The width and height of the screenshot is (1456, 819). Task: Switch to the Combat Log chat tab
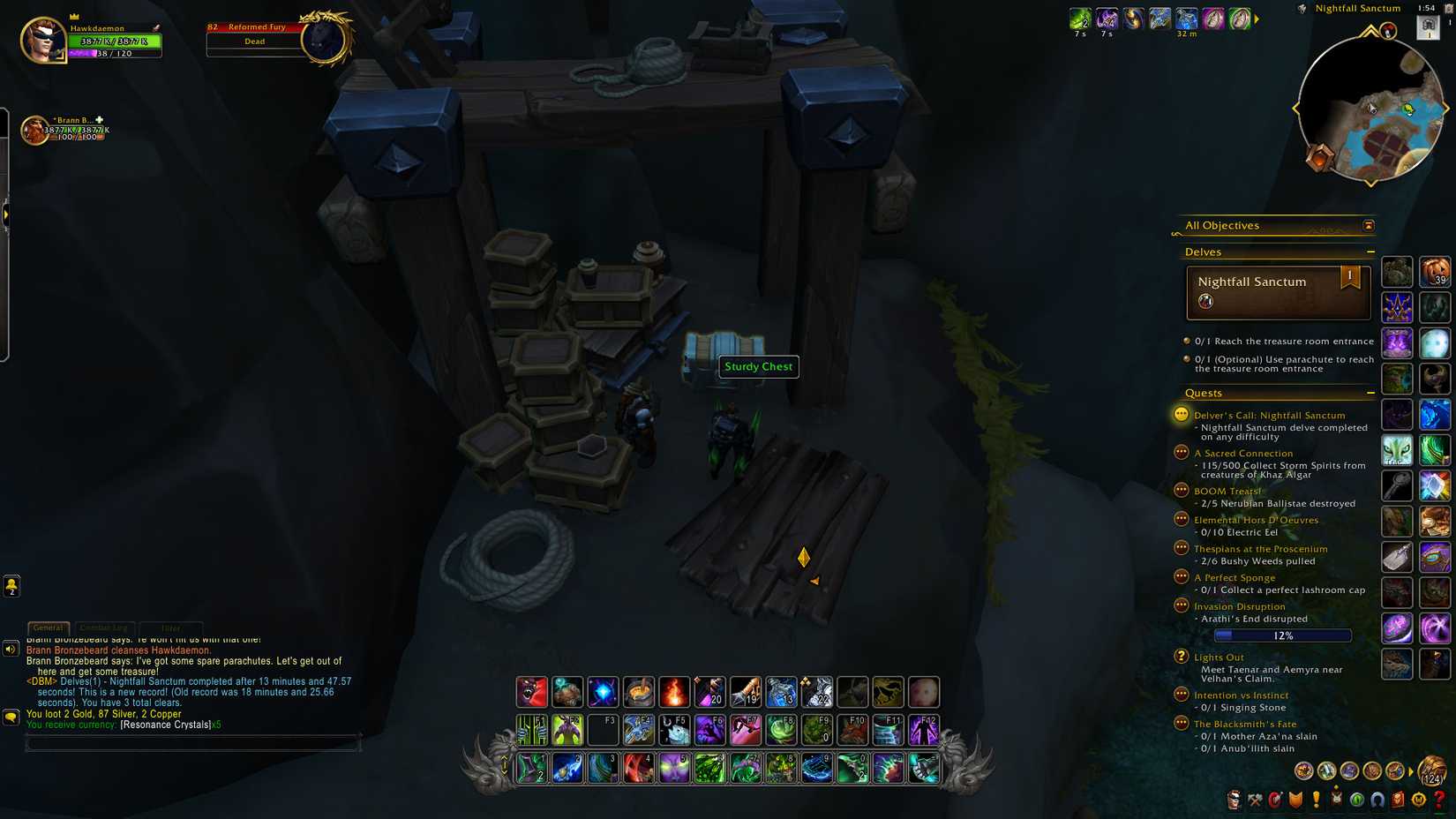[x=103, y=627]
